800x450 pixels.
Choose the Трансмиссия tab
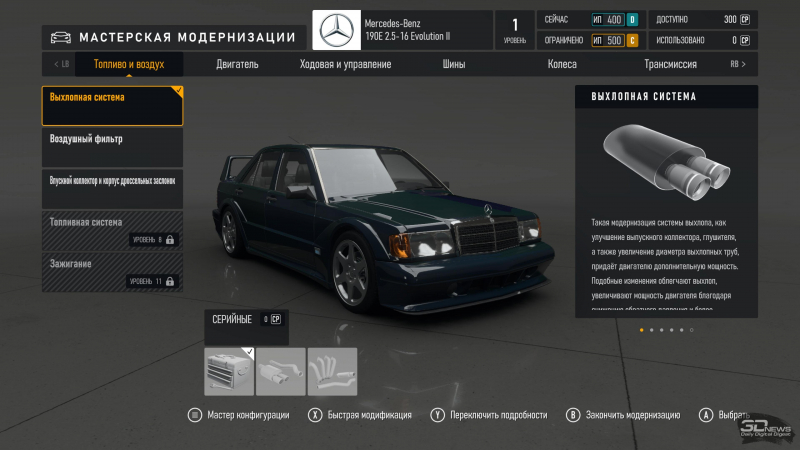click(670, 64)
